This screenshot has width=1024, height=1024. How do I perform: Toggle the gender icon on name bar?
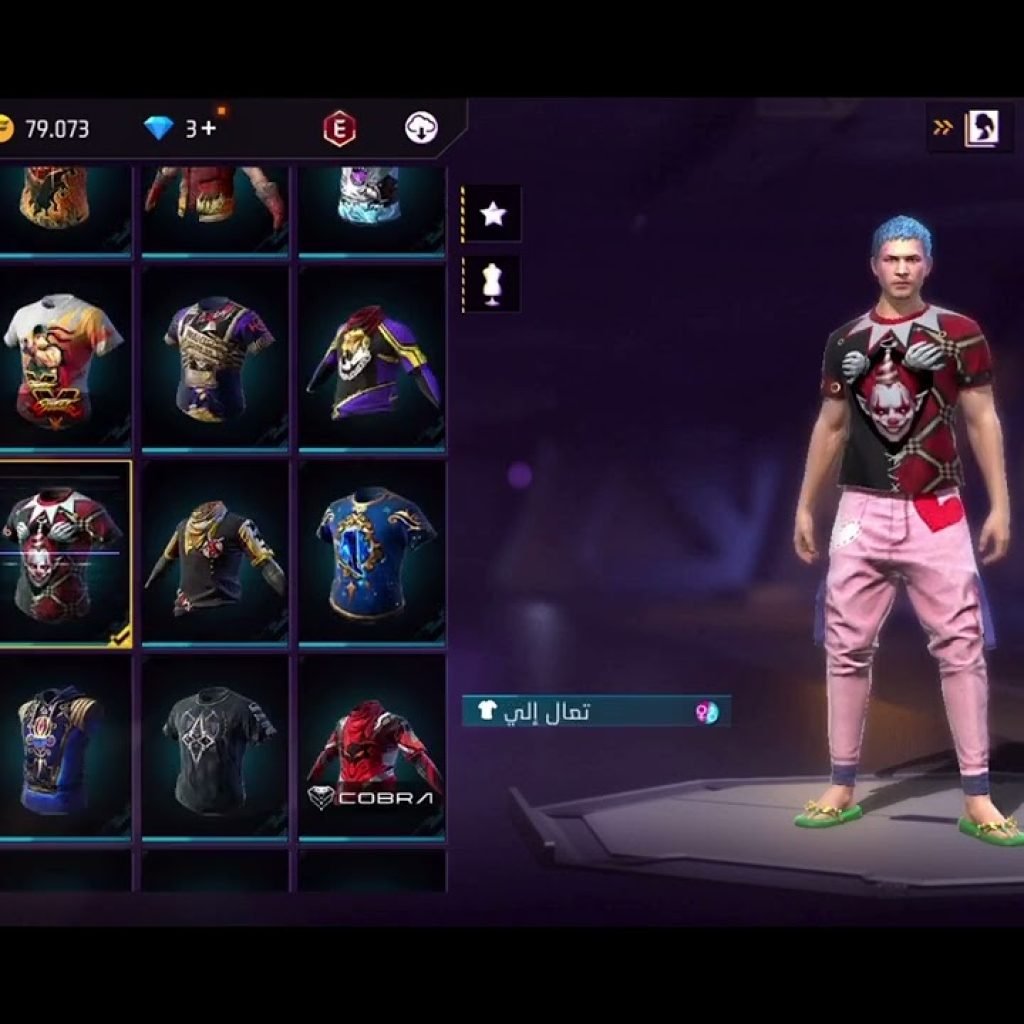tap(707, 712)
